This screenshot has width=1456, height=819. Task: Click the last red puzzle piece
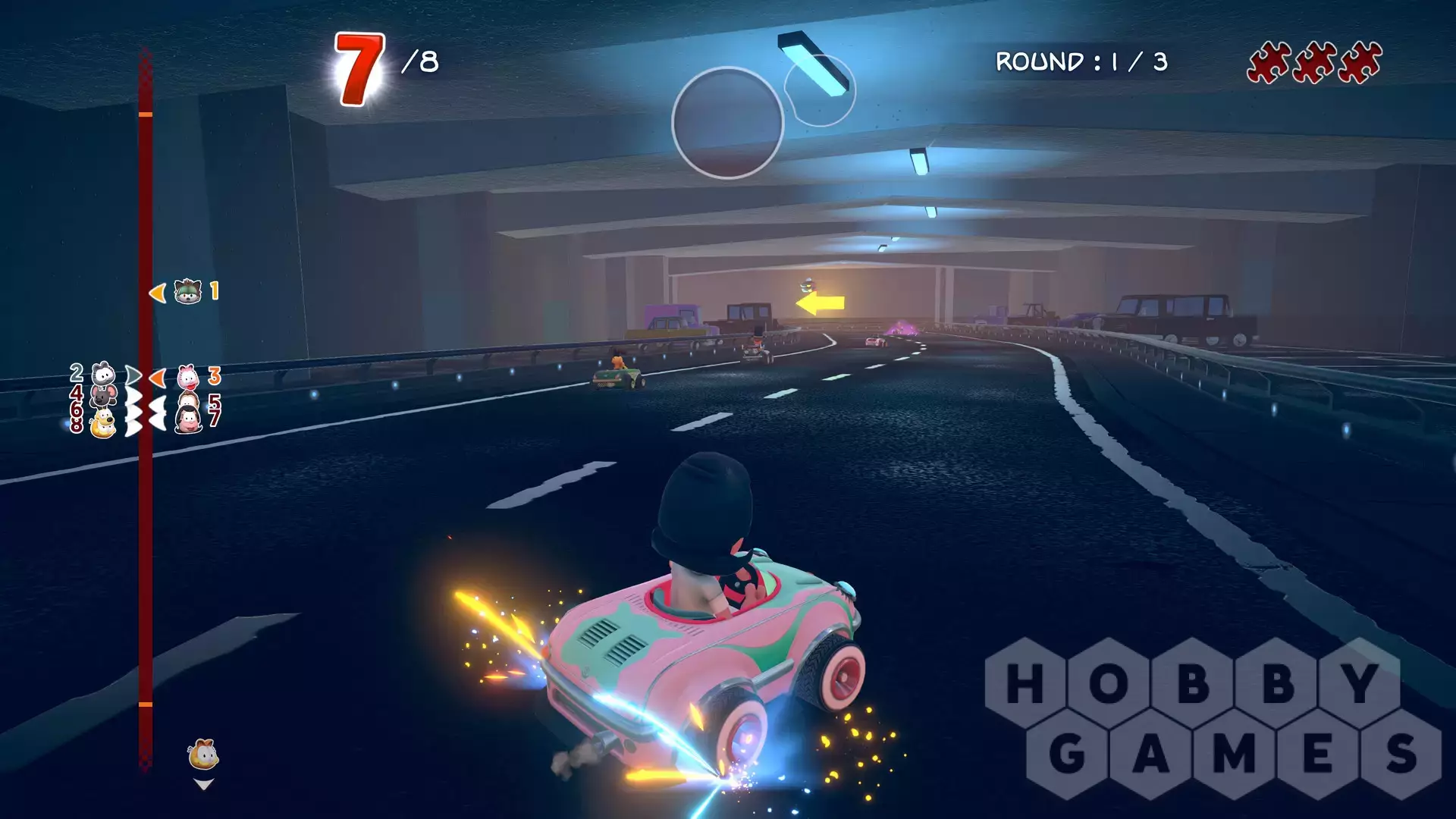[1360, 62]
